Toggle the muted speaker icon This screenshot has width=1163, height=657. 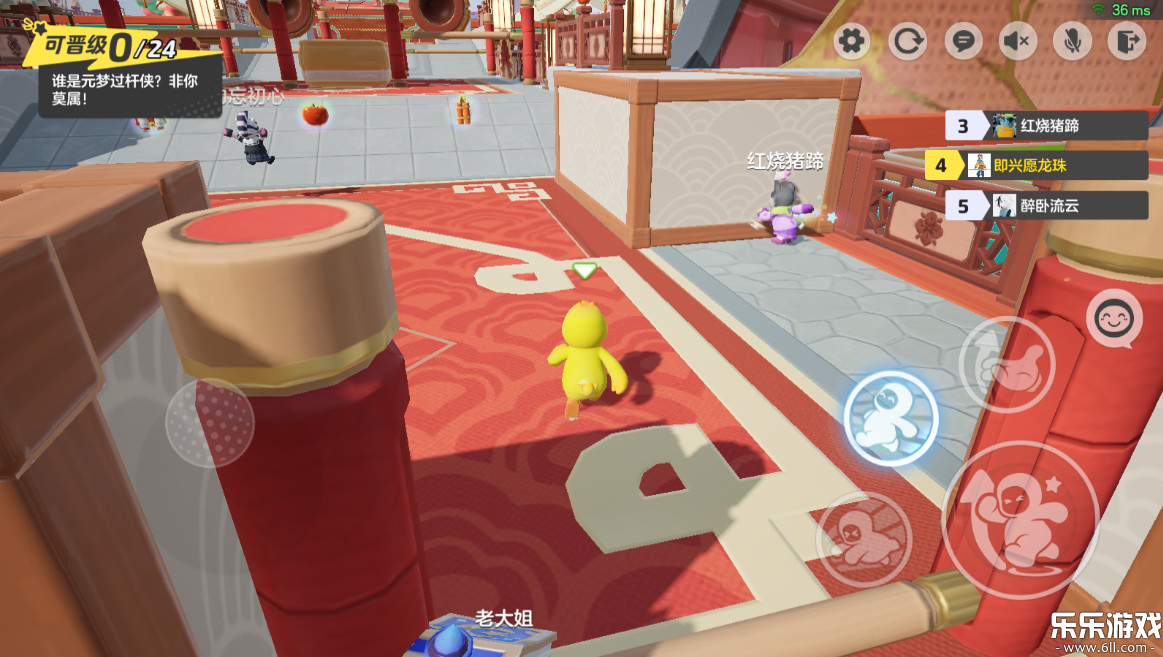pos(1018,41)
